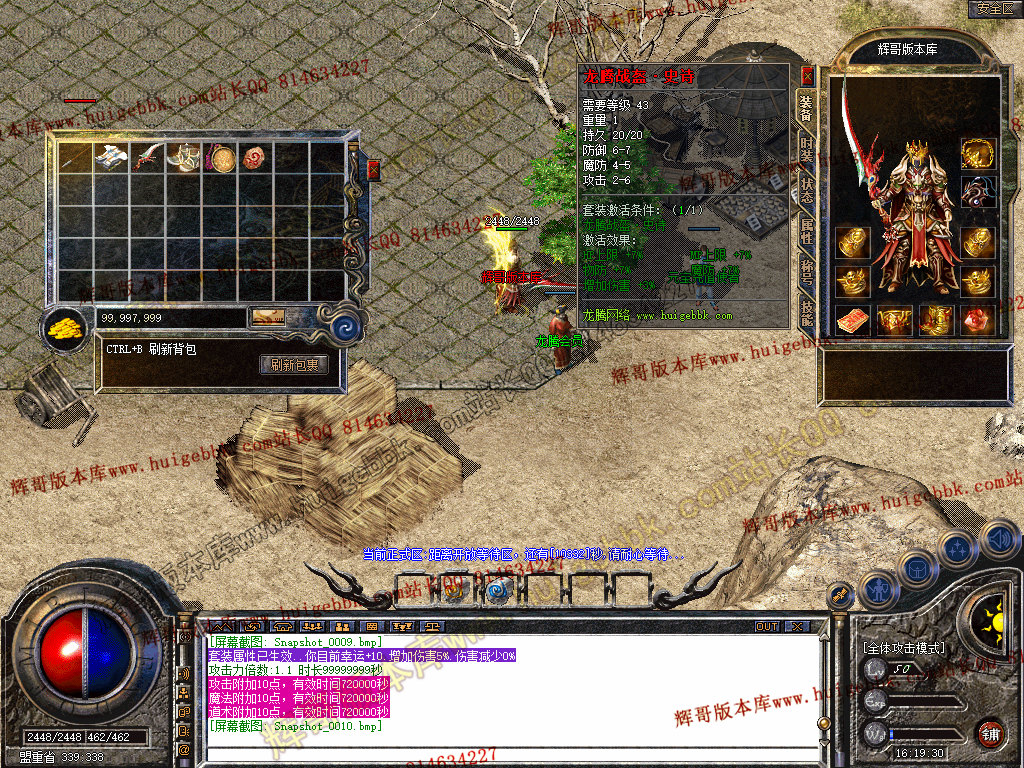The width and height of the screenshot is (1024, 768).
Task: Select the spear item in the bag
Action: coord(74,158)
